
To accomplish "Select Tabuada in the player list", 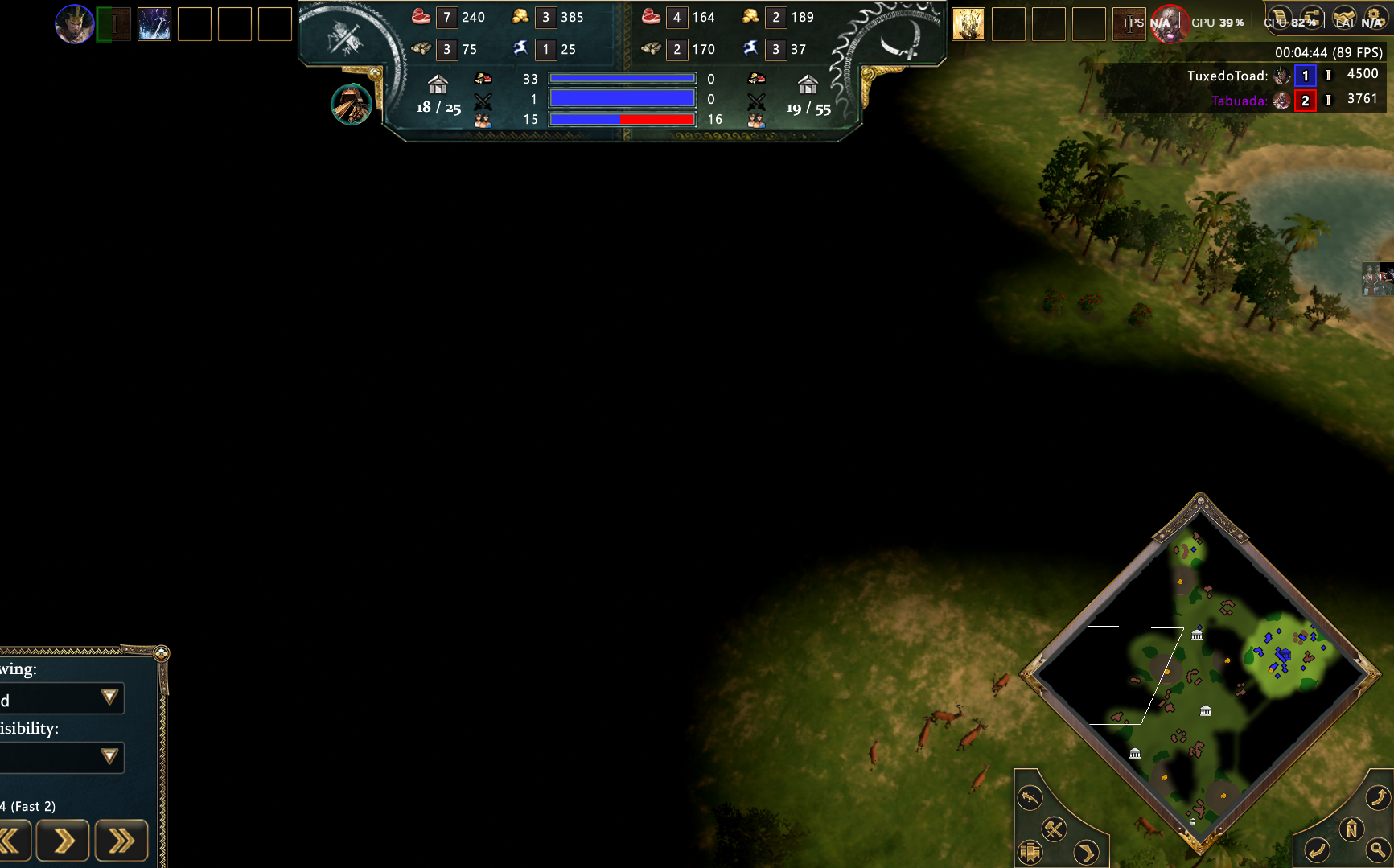I will (x=1239, y=101).
